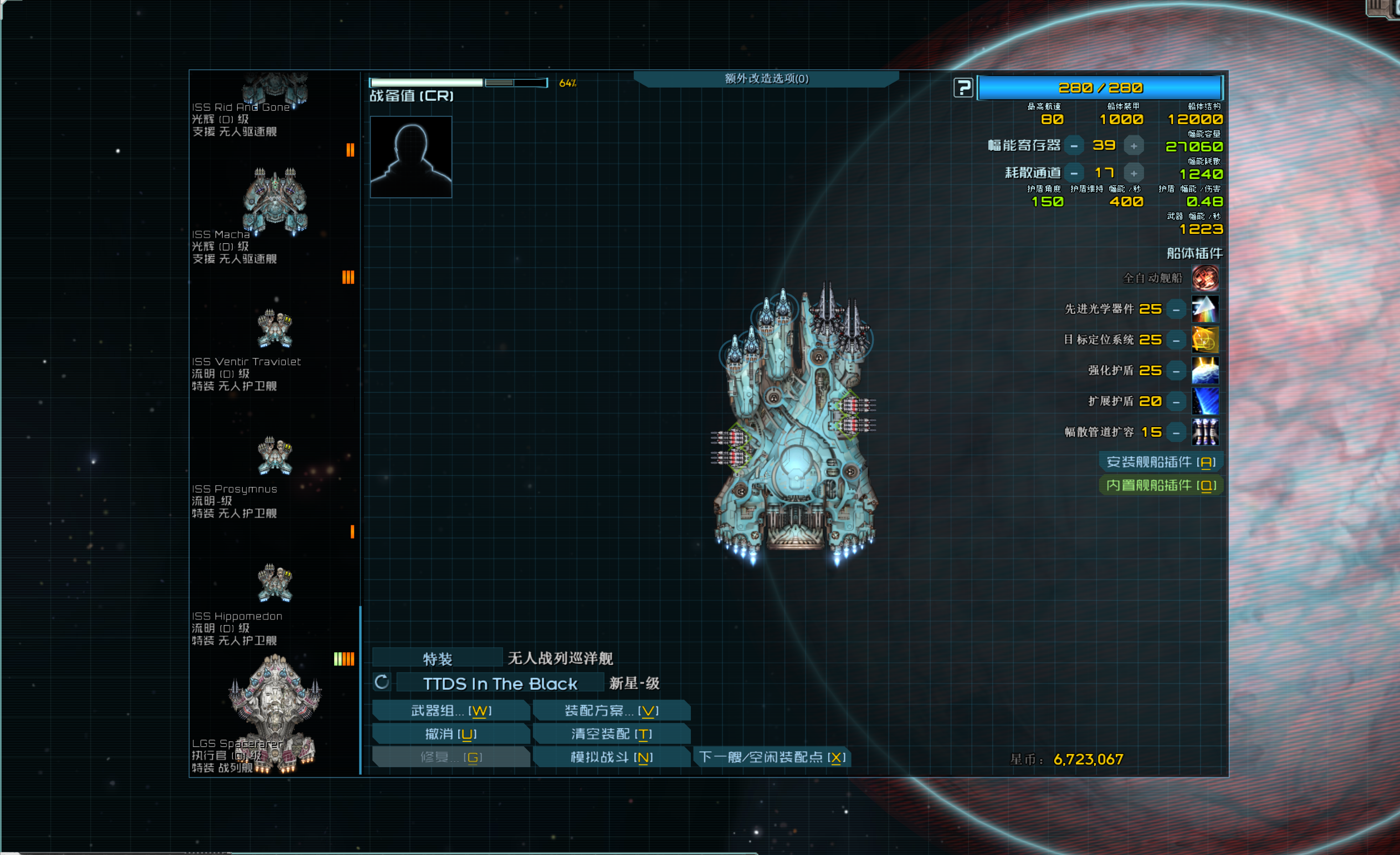Open the question mark help button
1400x855 pixels.
963,88
